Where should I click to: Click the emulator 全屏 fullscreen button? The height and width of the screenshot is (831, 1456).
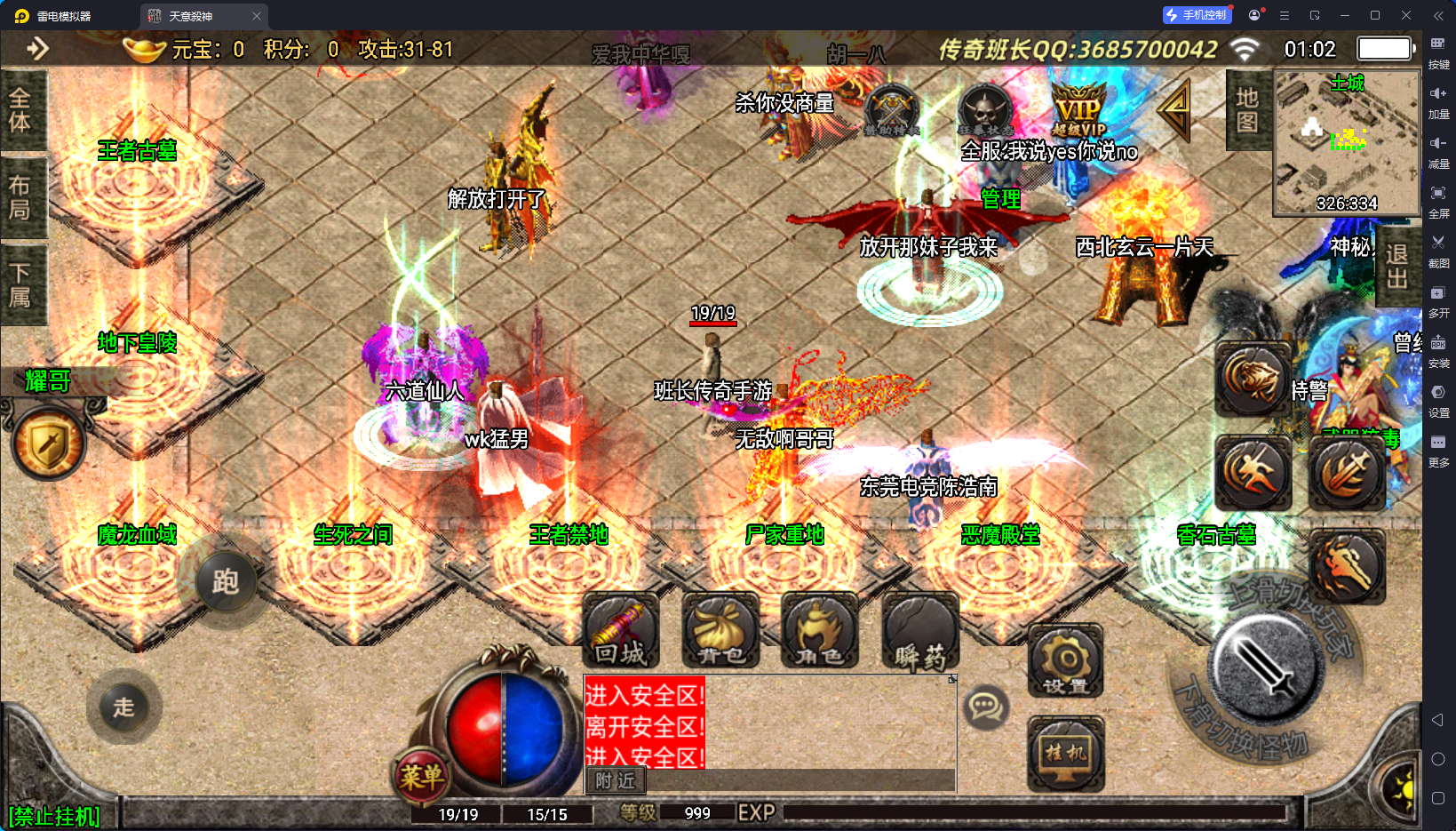click(x=1438, y=199)
